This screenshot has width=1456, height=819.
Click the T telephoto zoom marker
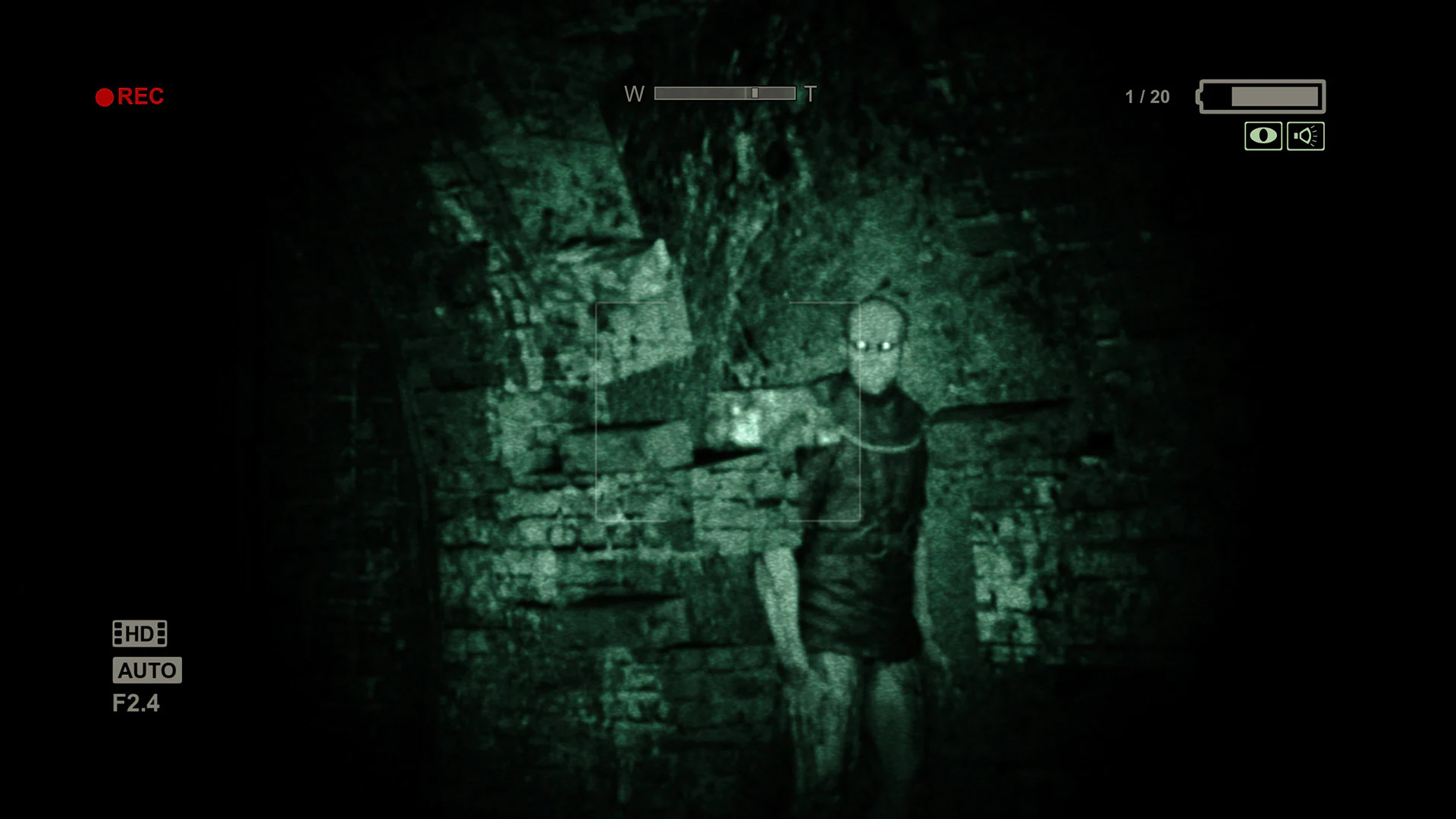(x=809, y=95)
